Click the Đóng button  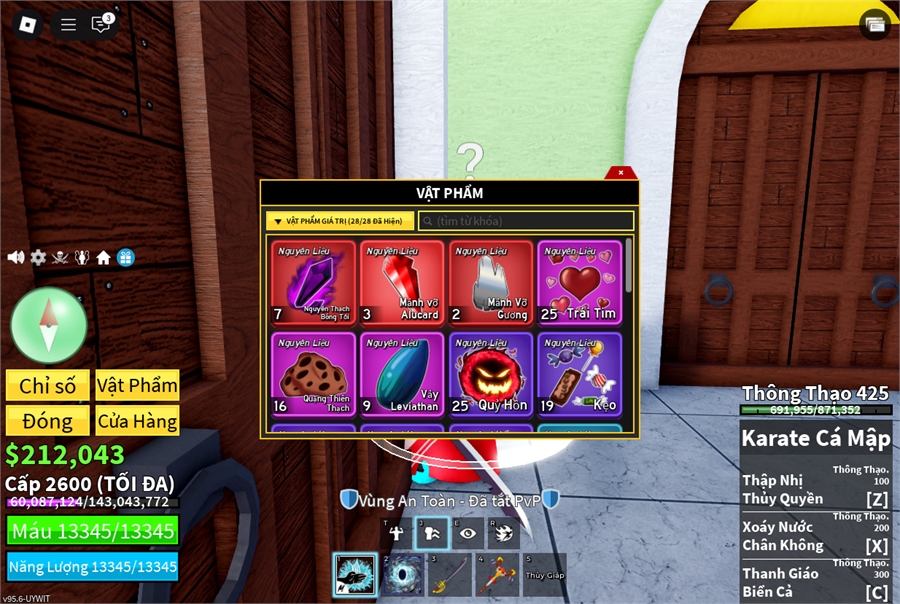(48, 421)
